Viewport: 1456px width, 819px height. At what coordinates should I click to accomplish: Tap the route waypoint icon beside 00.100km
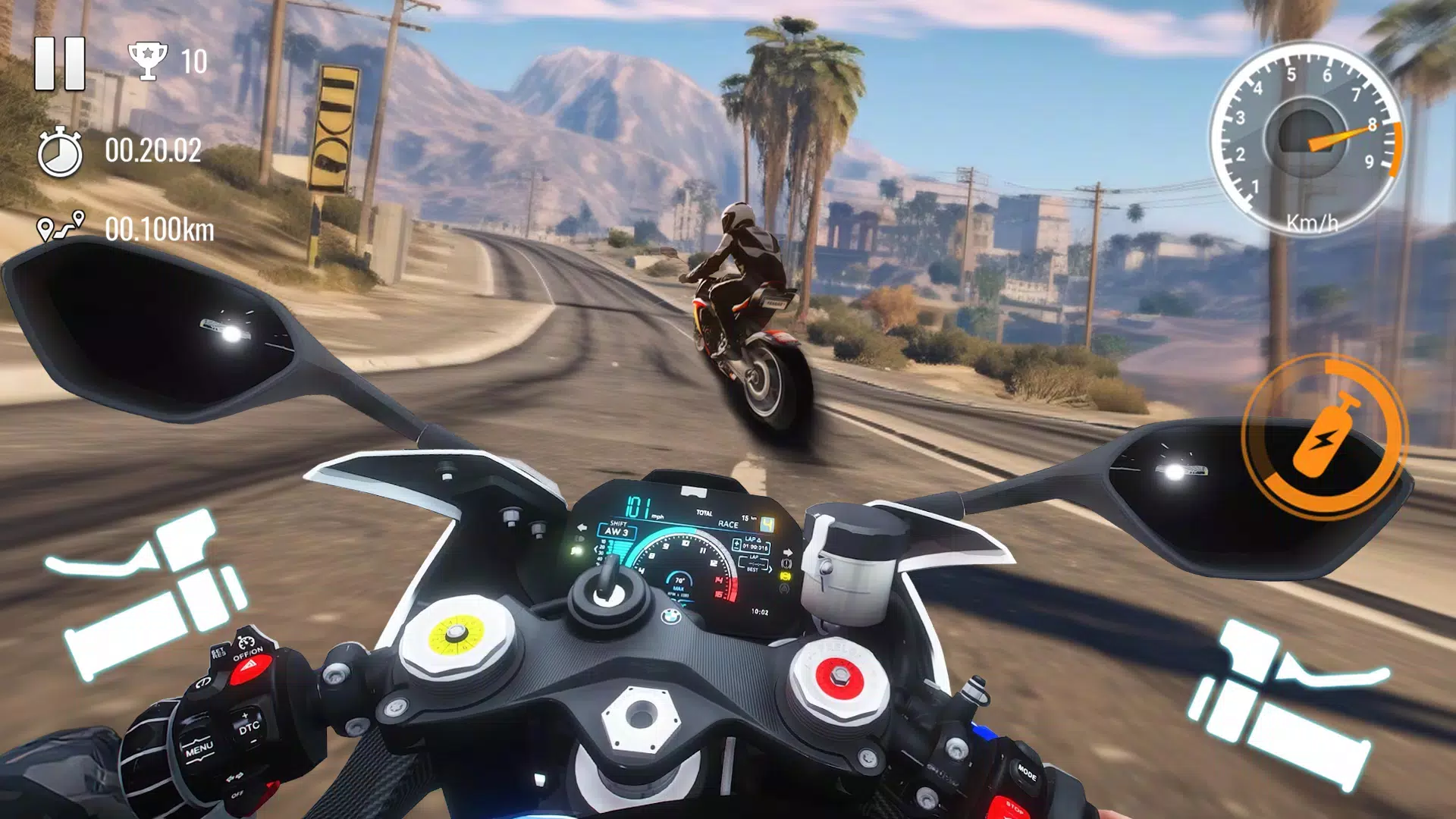[x=62, y=225]
